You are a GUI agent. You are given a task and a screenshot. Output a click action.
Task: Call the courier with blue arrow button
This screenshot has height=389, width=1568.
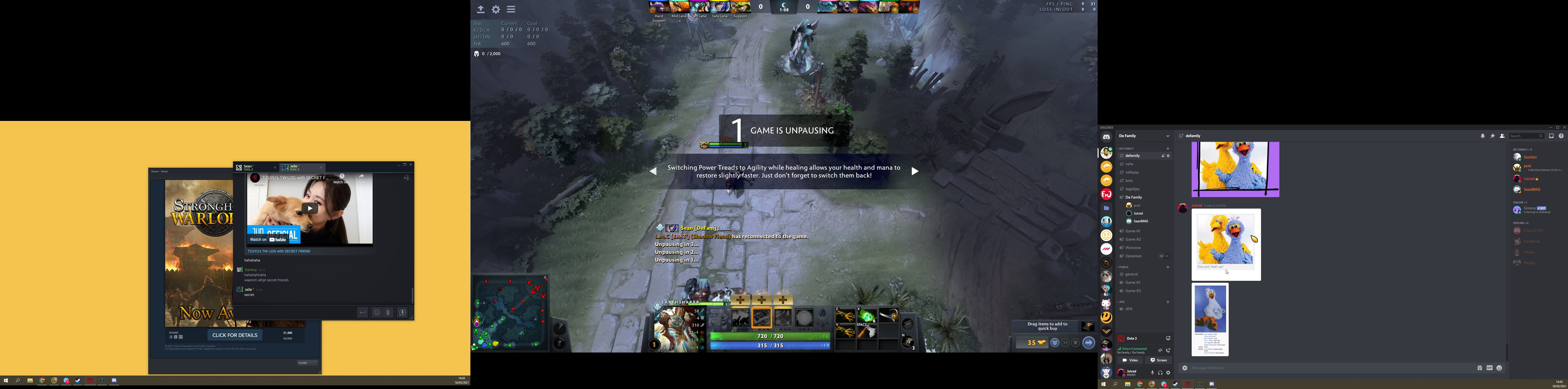coord(1088,343)
